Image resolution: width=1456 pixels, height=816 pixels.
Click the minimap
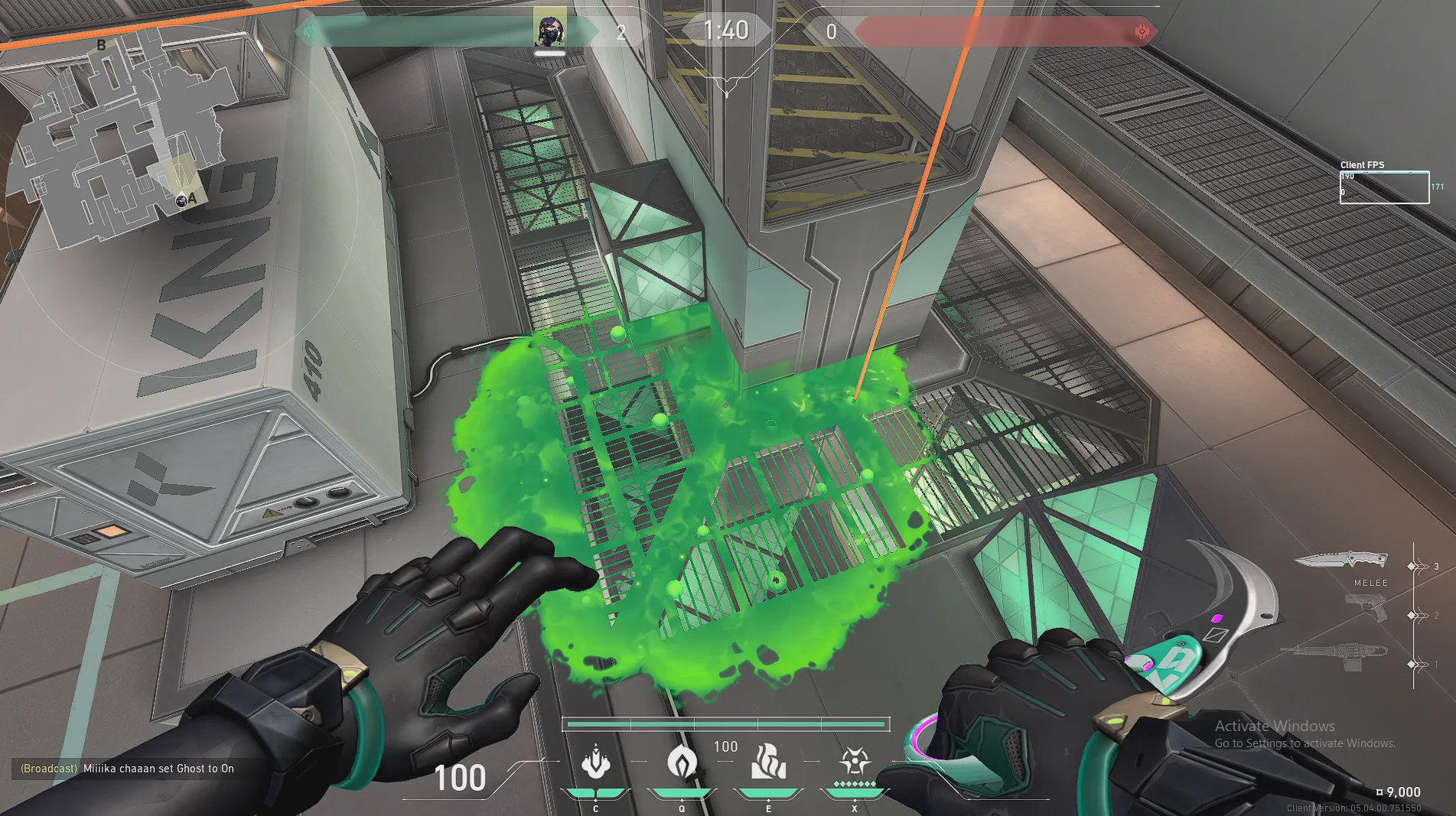pyautogui.click(x=122, y=138)
